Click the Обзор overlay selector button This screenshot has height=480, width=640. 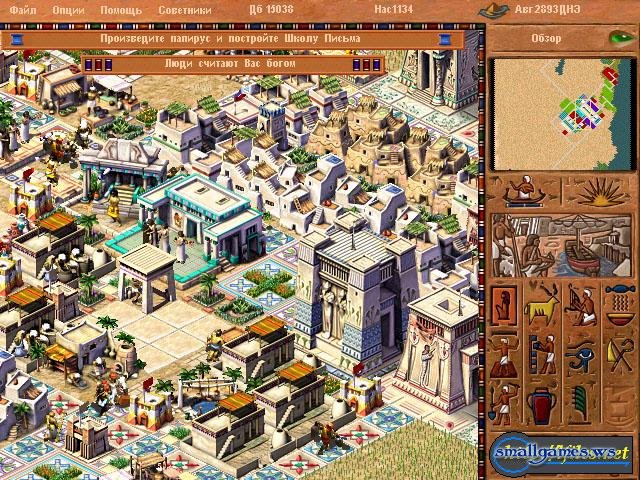point(560,39)
